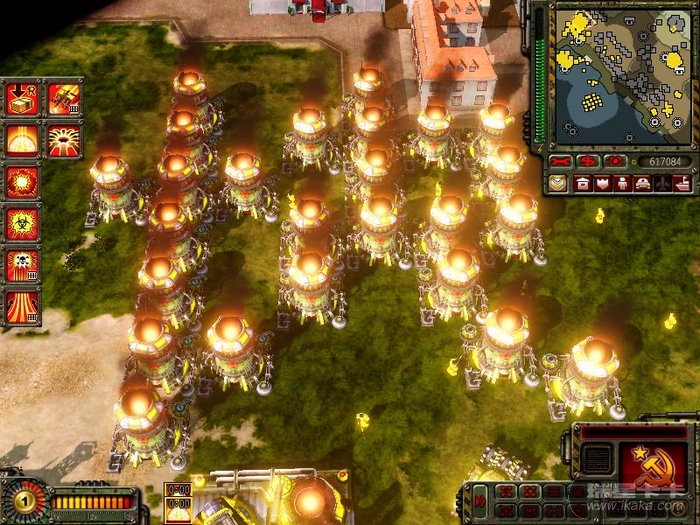Switch to the structures production tab
Screen dimensions: 700x525
(583, 183)
